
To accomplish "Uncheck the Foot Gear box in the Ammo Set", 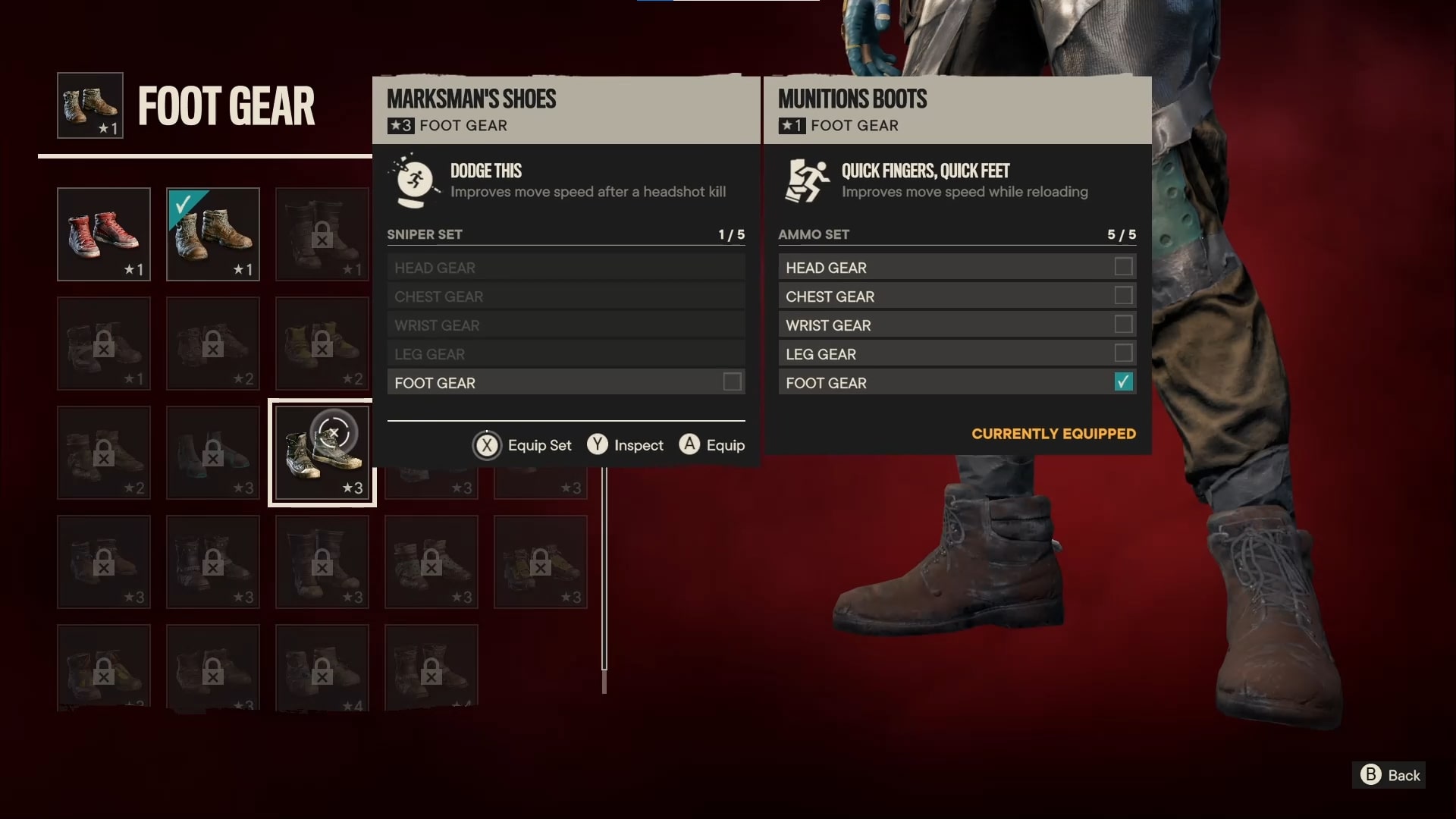I will tap(1122, 382).
